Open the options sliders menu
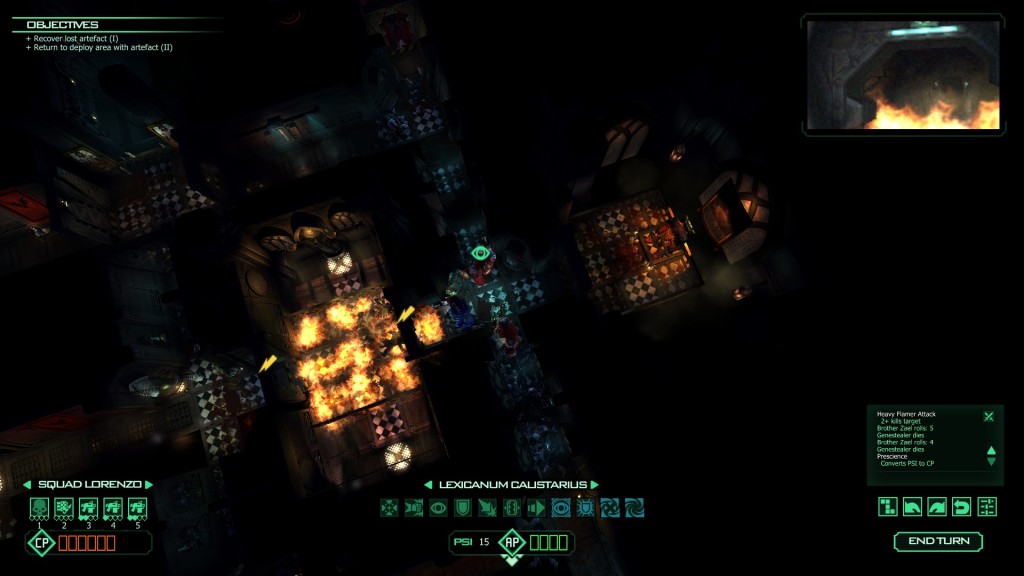This screenshot has width=1024, height=576. coord(987,506)
